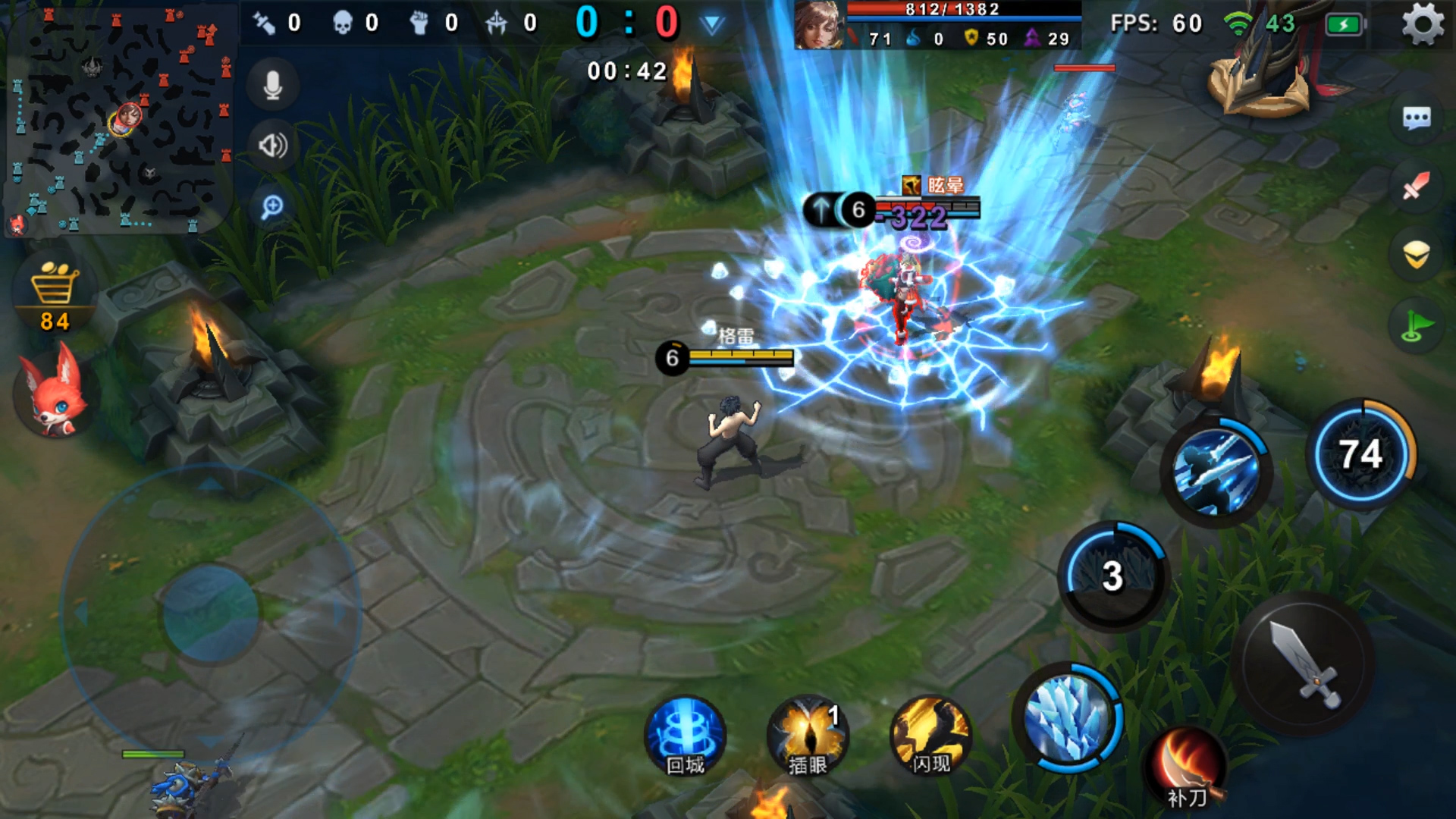Toggle the microphone voice chat
This screenshot has height=819, width=1456.
point(273,86)
